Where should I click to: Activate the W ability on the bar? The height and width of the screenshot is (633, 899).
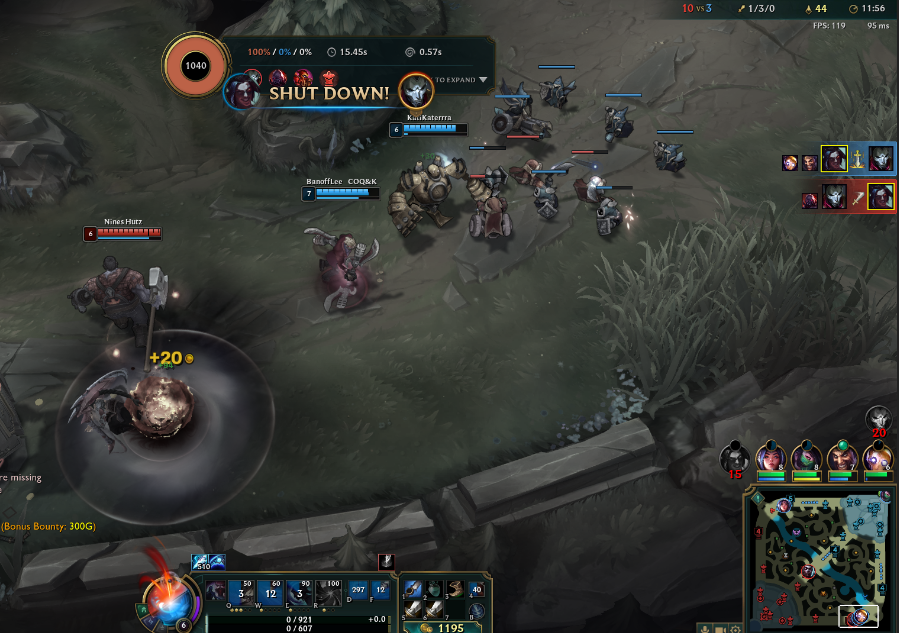[x=271, y=591]
